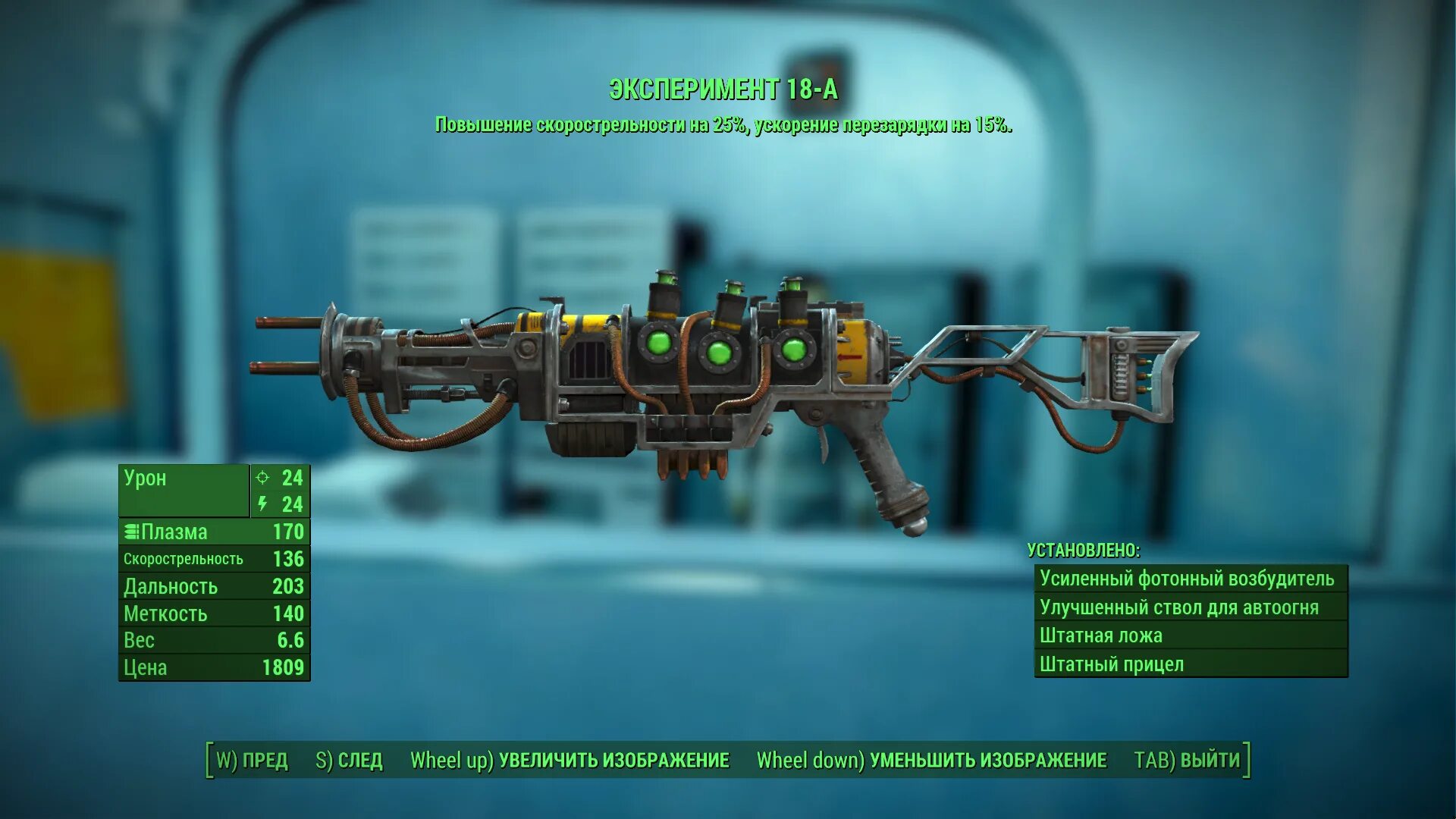This screenshot has height=819, width=1456.
Task: Show next item with СЛЕД
Action: pos(350,760)
